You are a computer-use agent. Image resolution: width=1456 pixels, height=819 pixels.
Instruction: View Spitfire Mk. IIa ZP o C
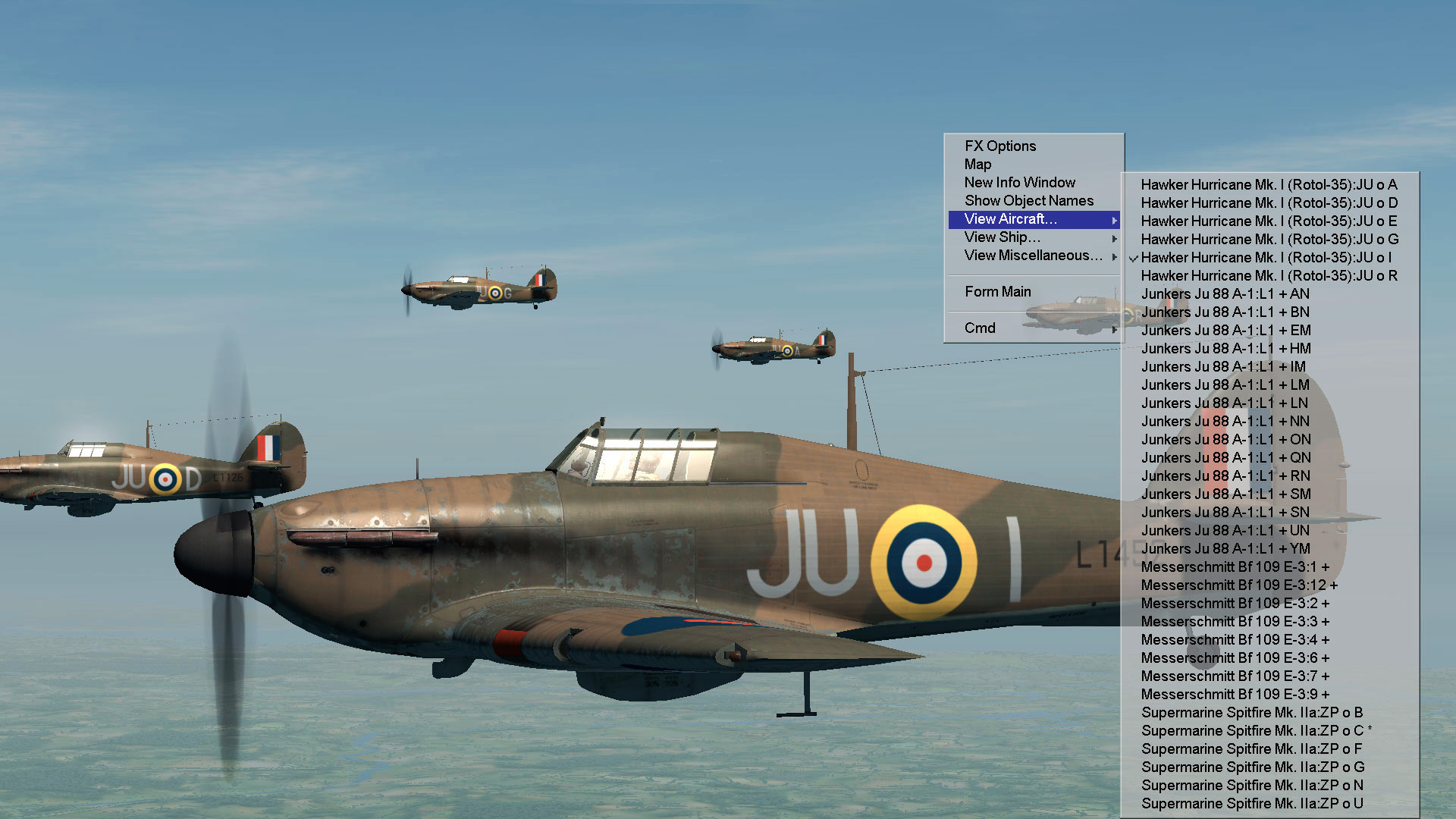coord(1252,731)
